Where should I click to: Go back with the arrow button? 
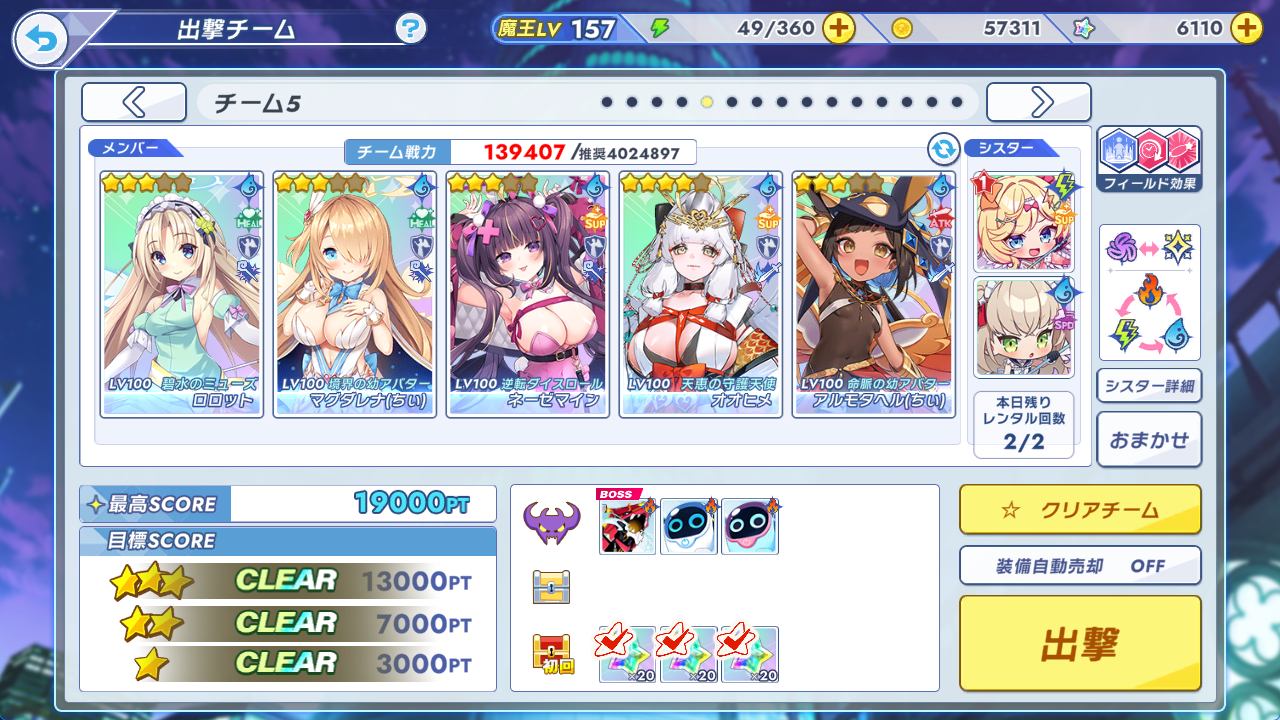[x=41, y=40]
